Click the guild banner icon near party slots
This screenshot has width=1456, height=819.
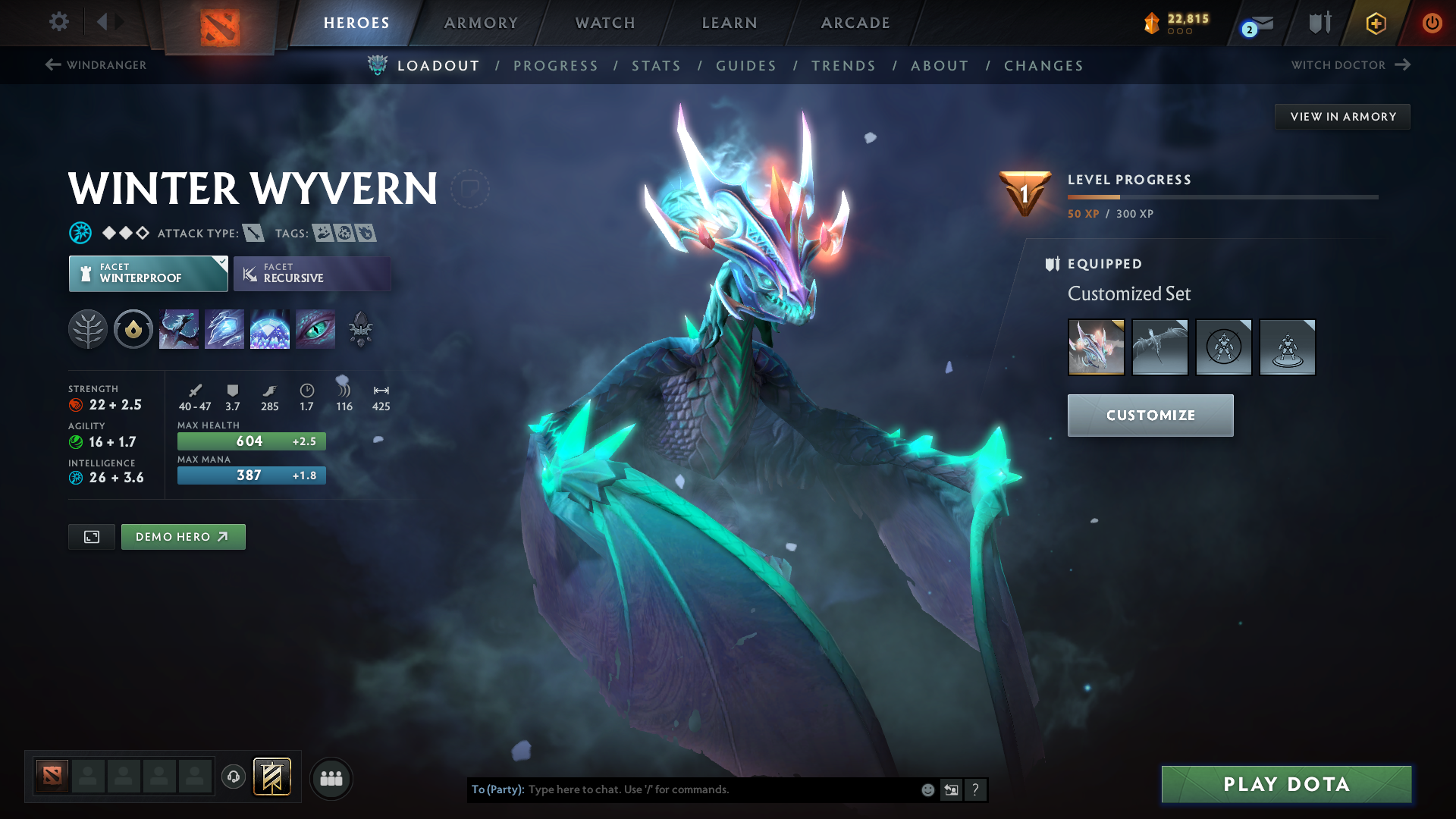tap(271, 777)
